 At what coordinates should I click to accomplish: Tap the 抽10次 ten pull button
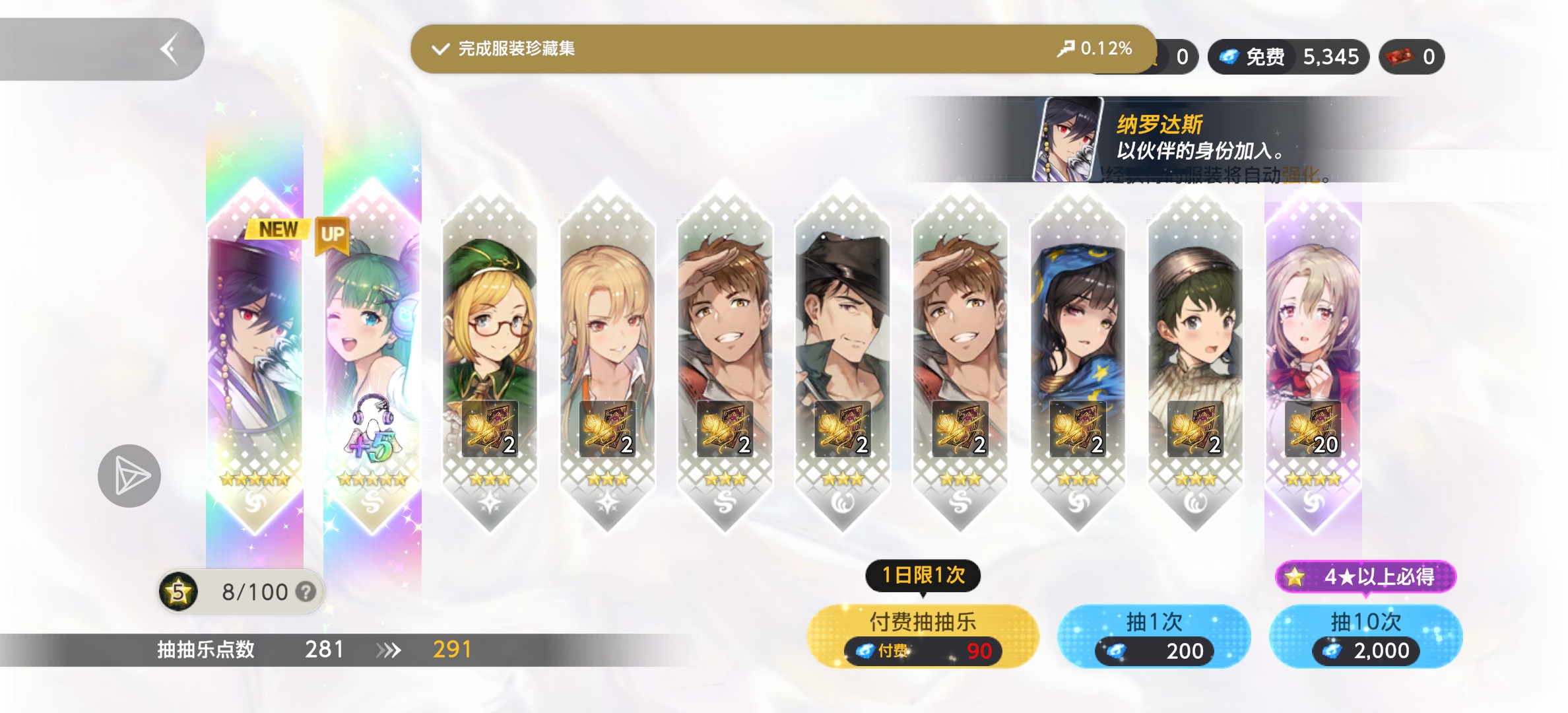[x=1365, y=636]
